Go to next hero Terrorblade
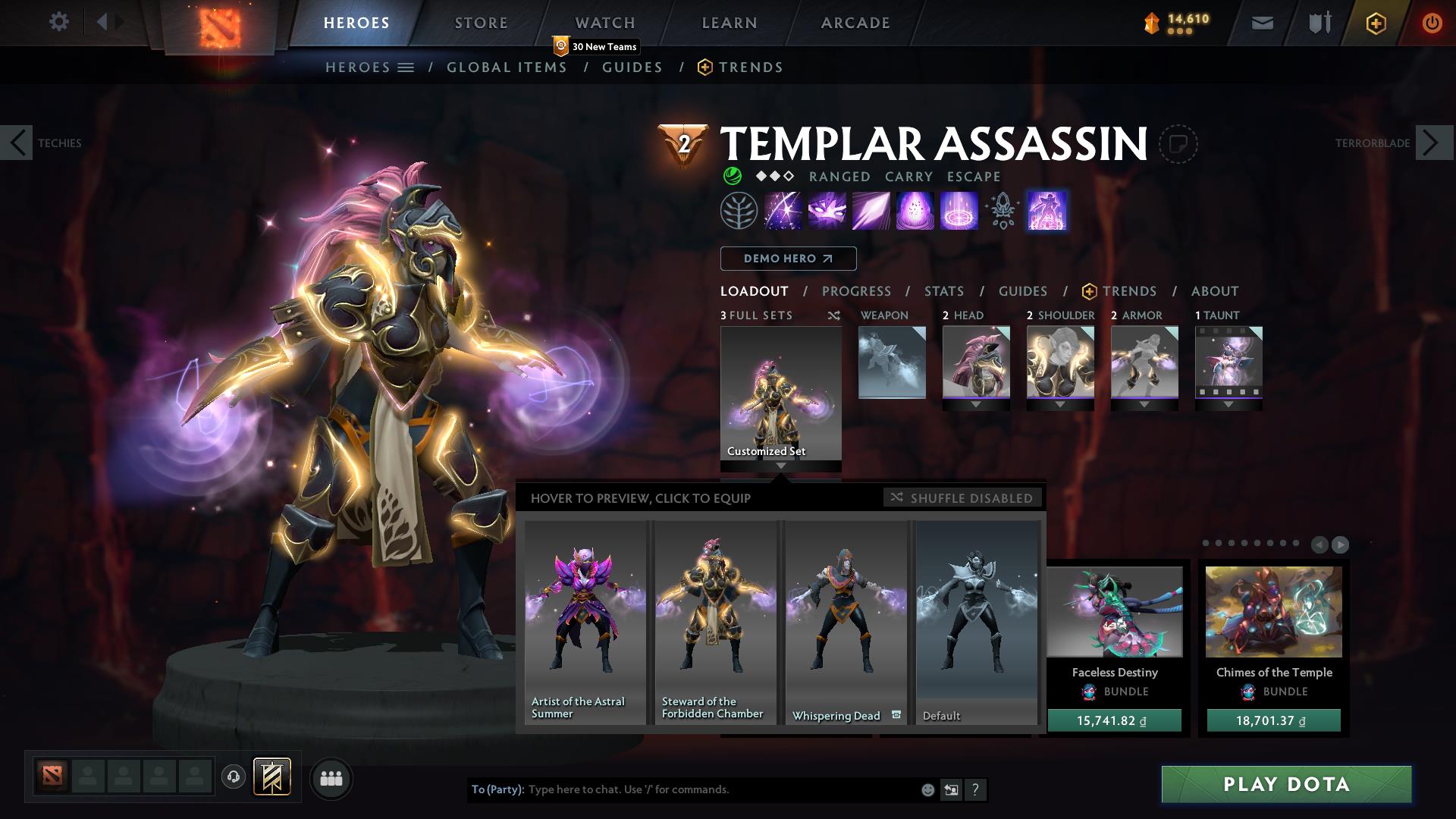 (x=1433, y=143)
